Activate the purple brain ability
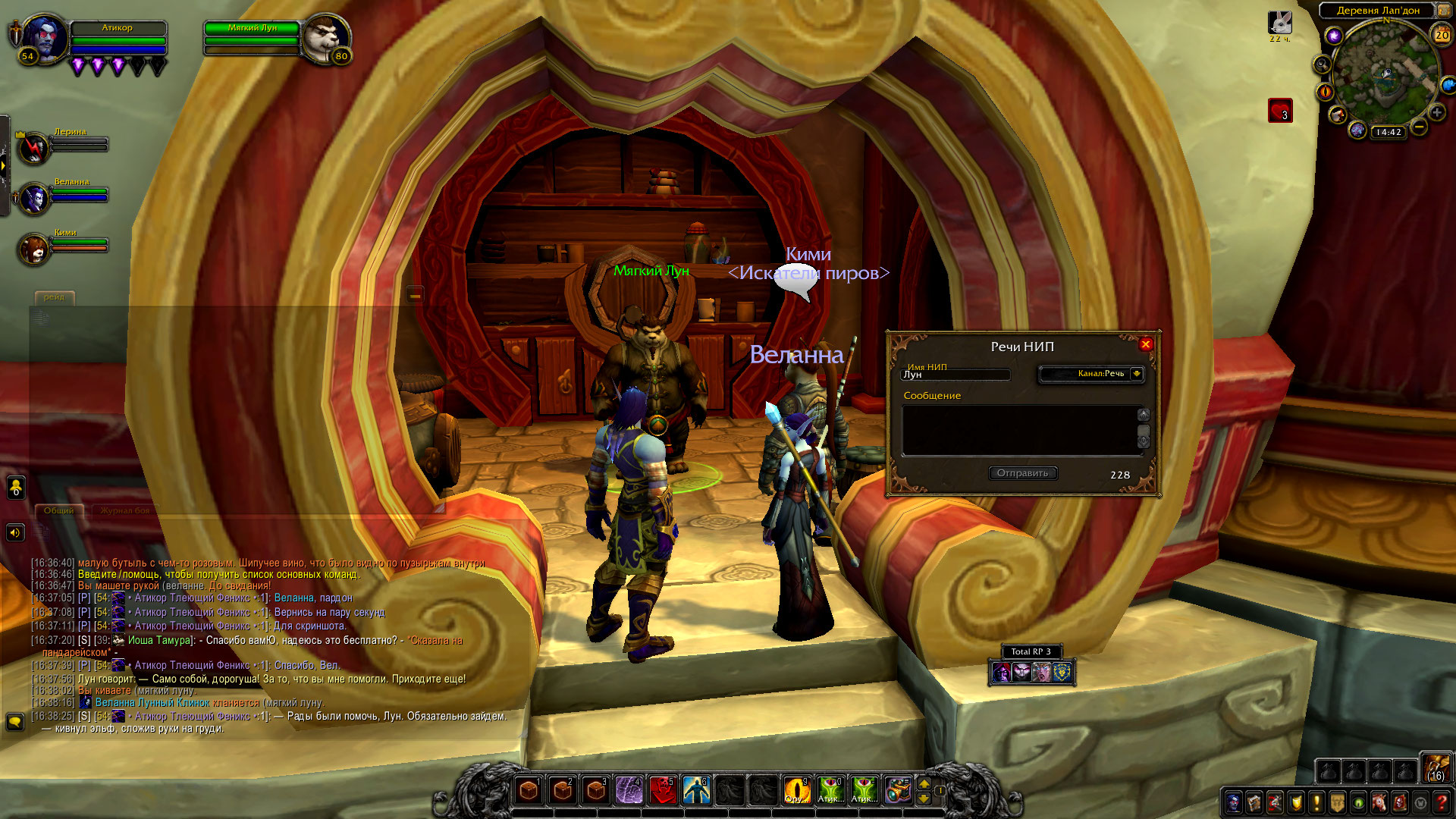 629,790
